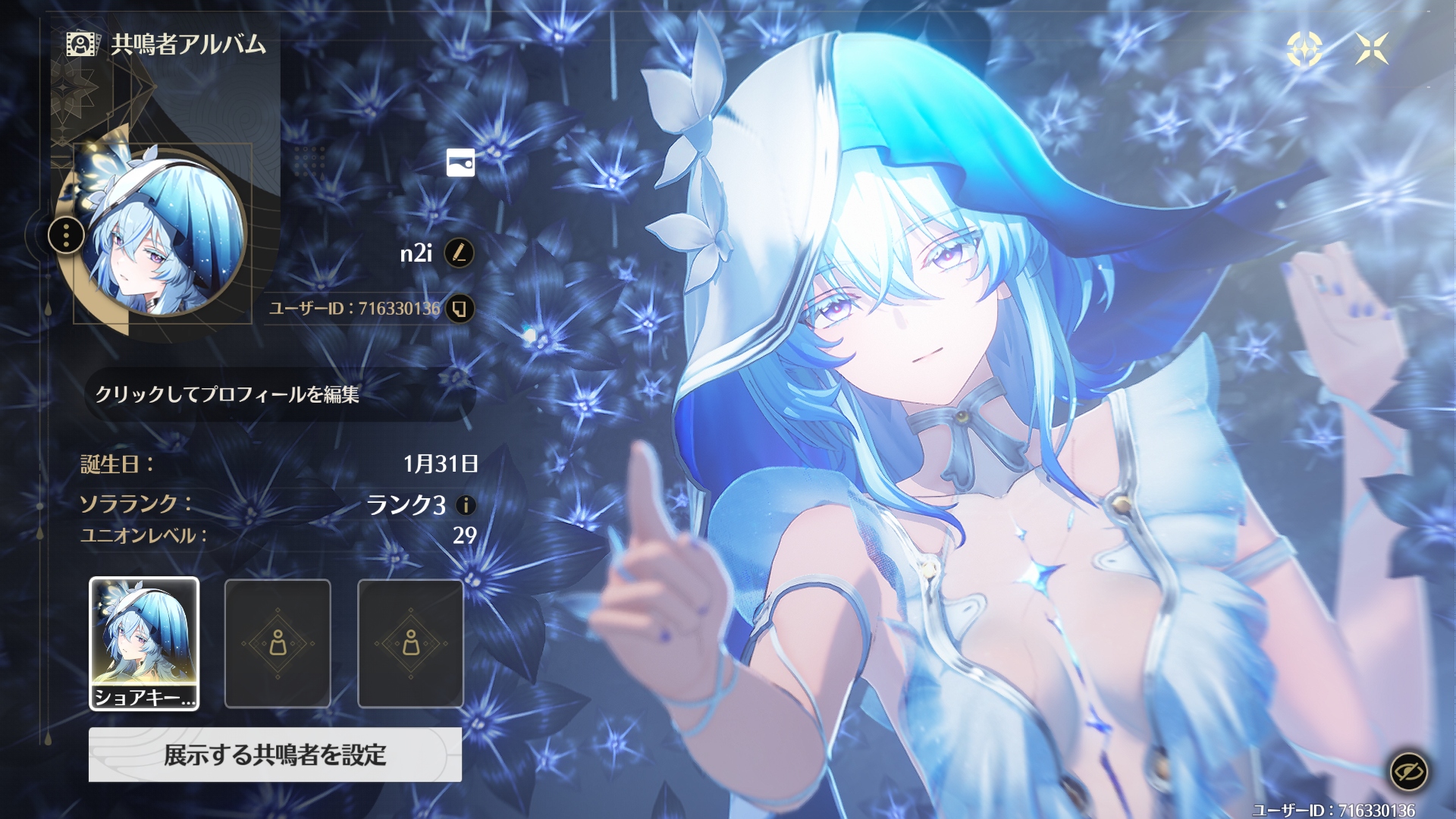The image size is (1456, 819).
Task: Copy the user ID number
Action: (x=460, y=309)
